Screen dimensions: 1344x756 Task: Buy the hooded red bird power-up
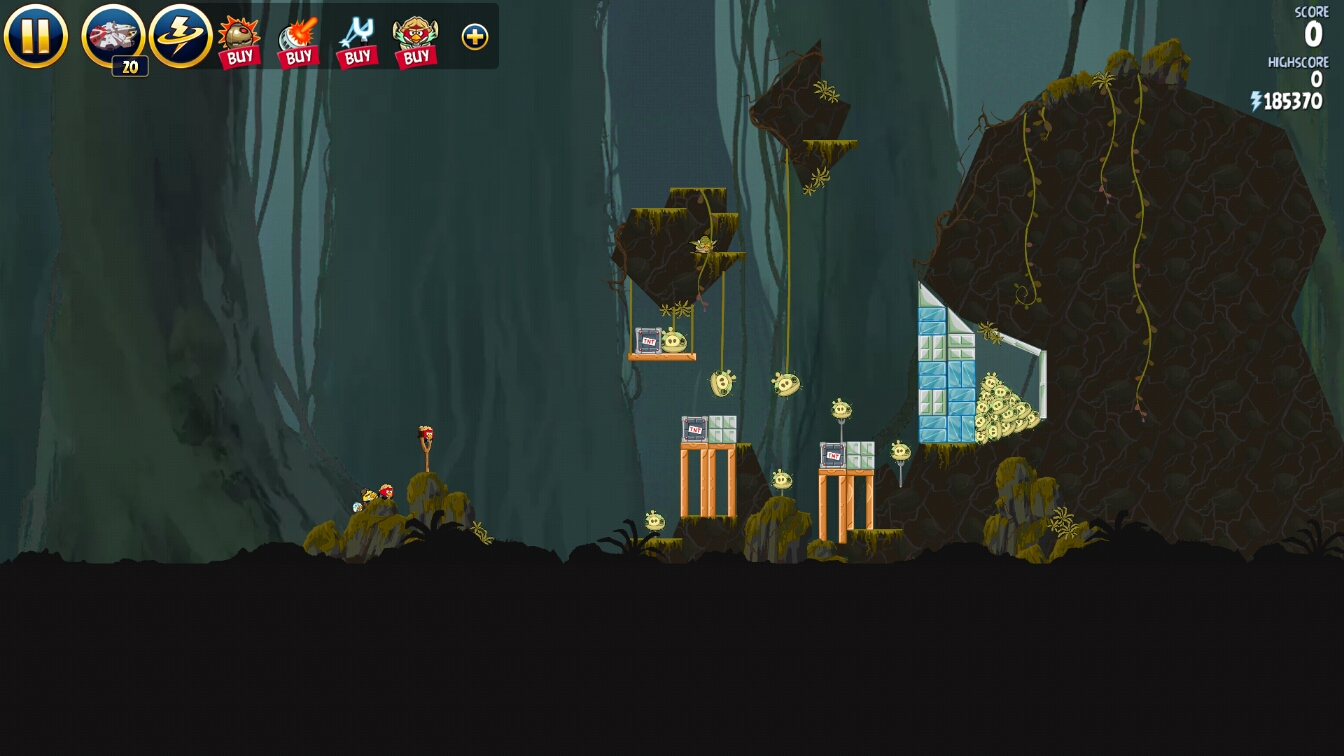(416, 41)
